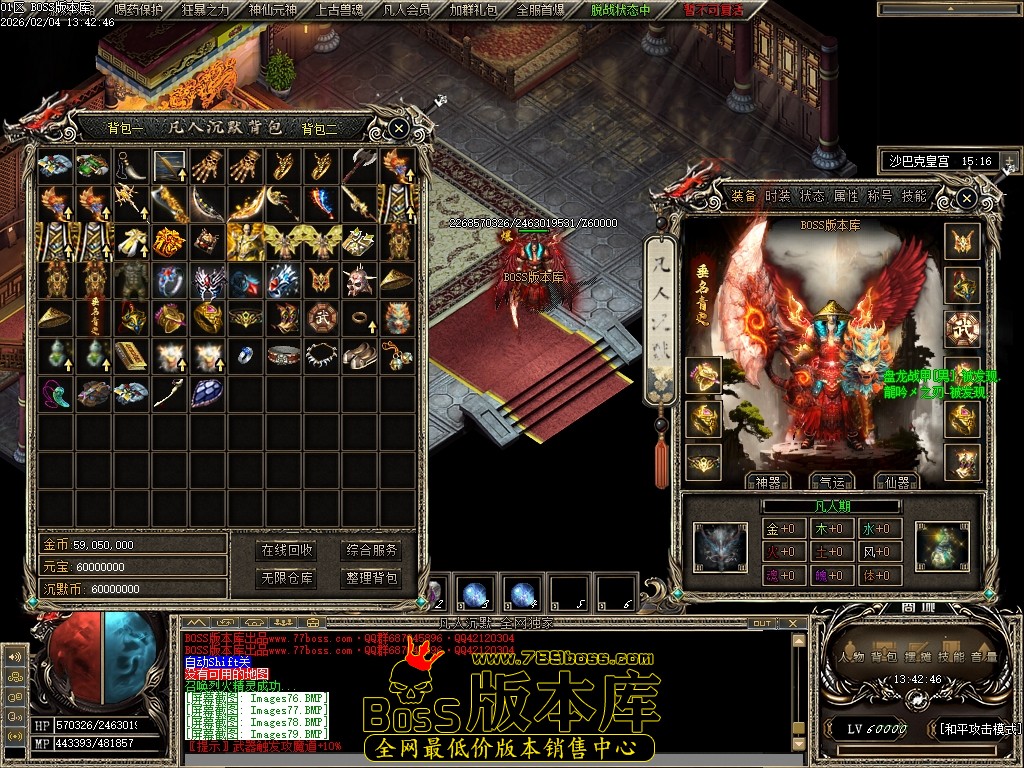Close the backpack window
The width and height of the screenshot is (1024, 768).
(398, 128)
